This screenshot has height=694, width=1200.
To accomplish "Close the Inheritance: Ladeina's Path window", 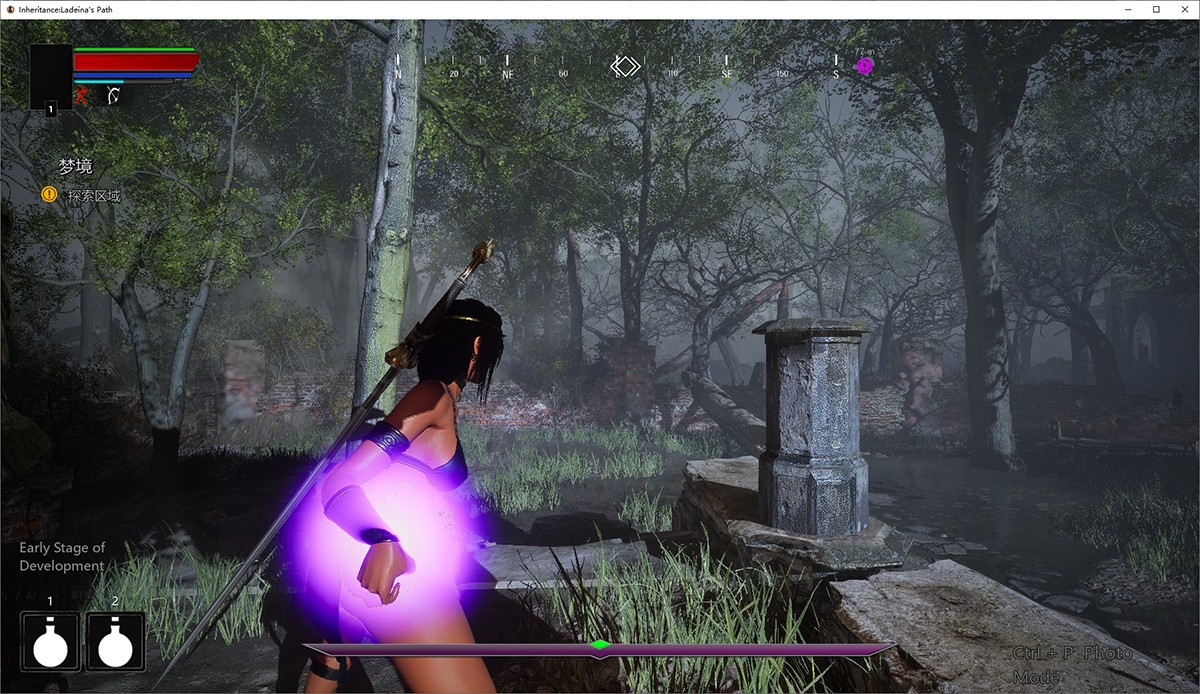I will point(1184,9).
